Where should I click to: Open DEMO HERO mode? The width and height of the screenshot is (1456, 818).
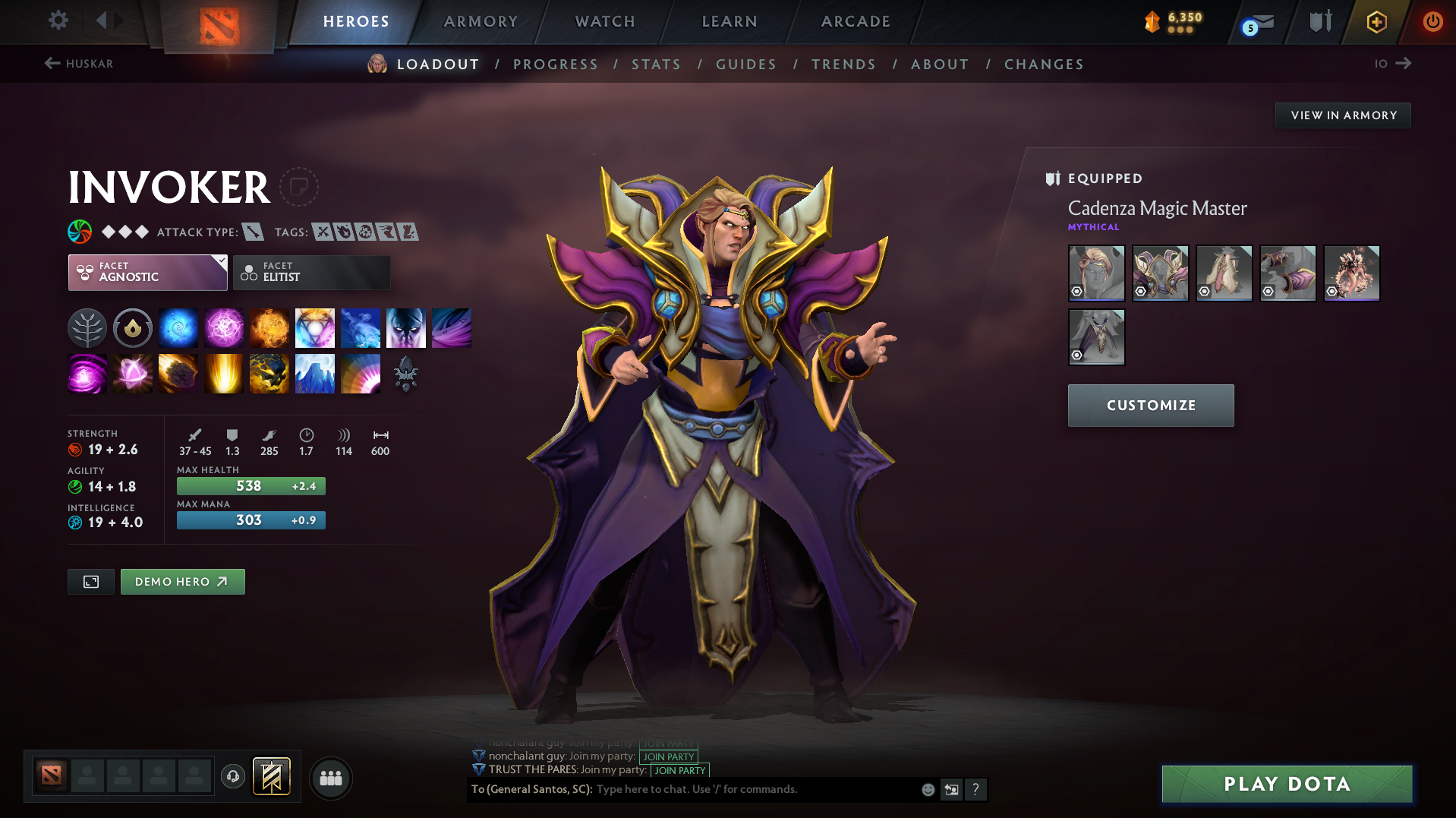[182, 581]
